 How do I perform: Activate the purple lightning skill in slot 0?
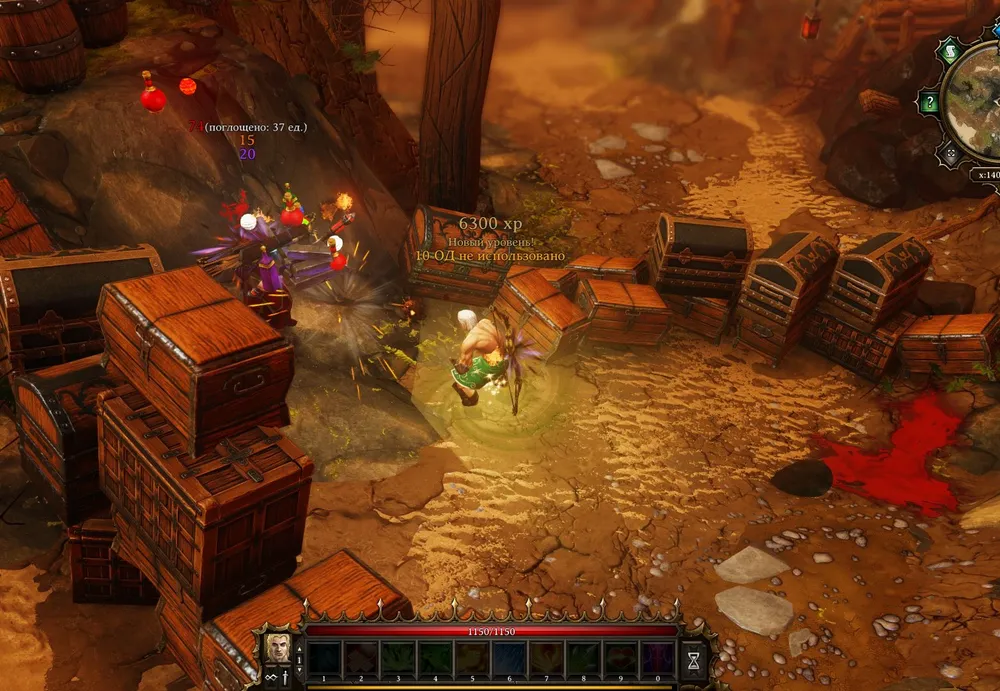click(657, 659)
